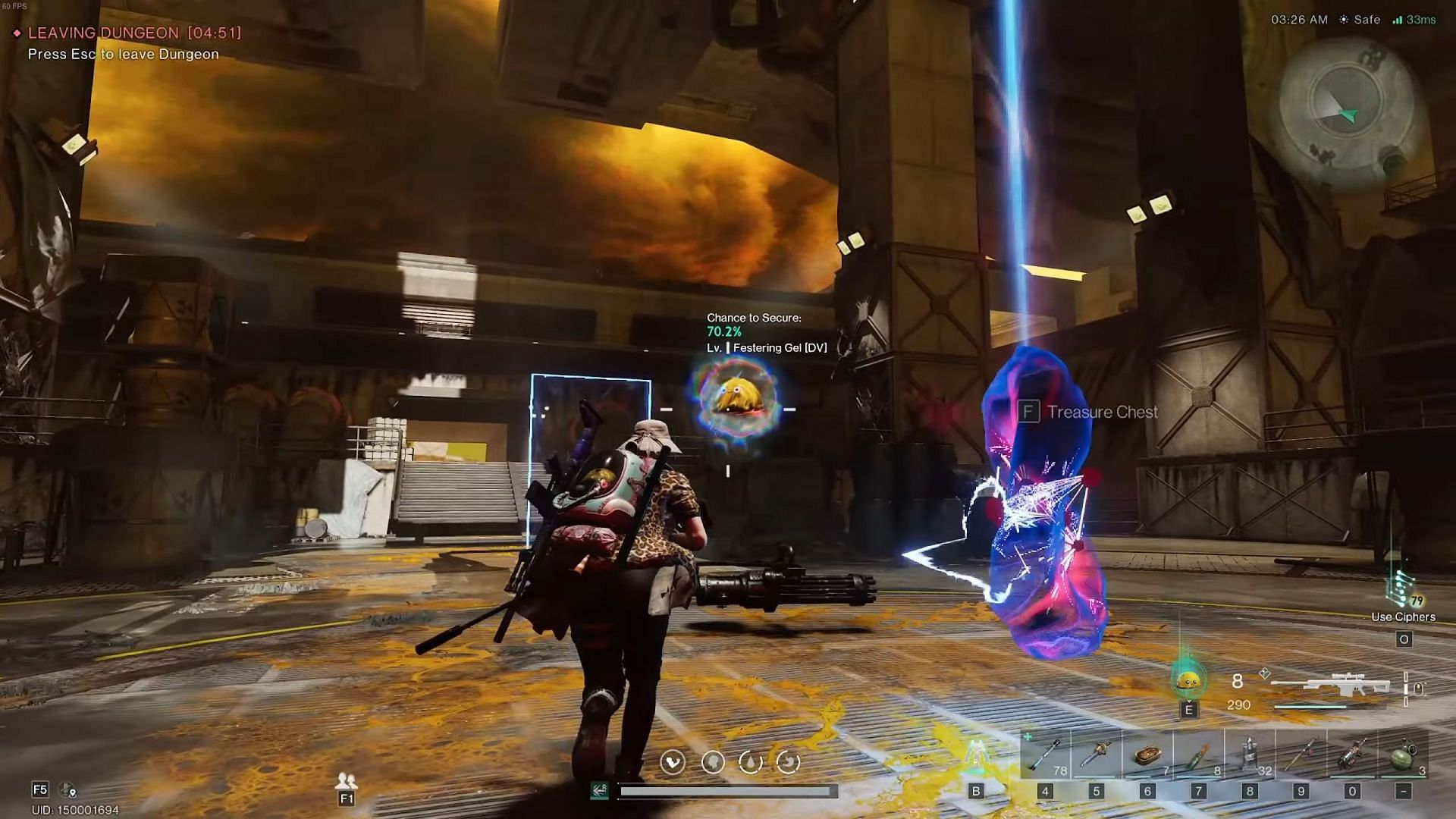
Task: Select the equipped sniper rifle weapon icon
Action: [x=1331, y=686]
